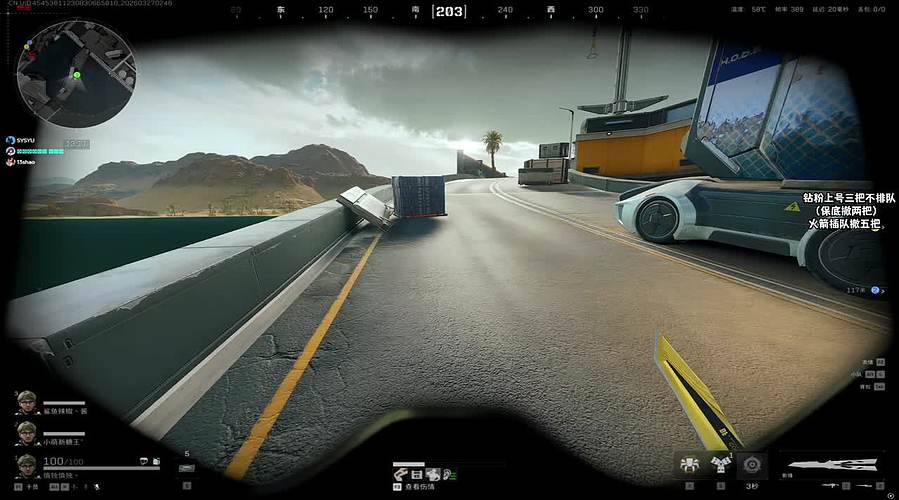The image size is (899, 500).
Task: Open the circular minimap
Action: tap(76, 74)
